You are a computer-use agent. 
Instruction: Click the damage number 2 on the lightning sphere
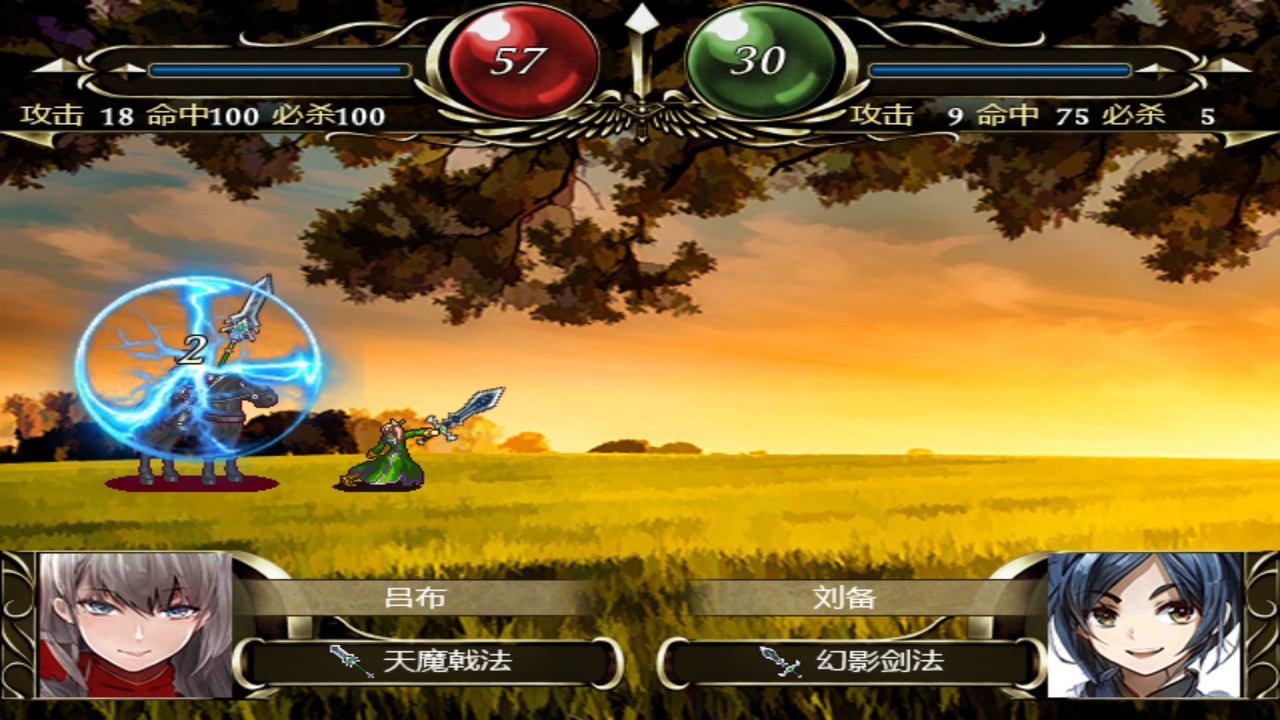click(193, 350)
